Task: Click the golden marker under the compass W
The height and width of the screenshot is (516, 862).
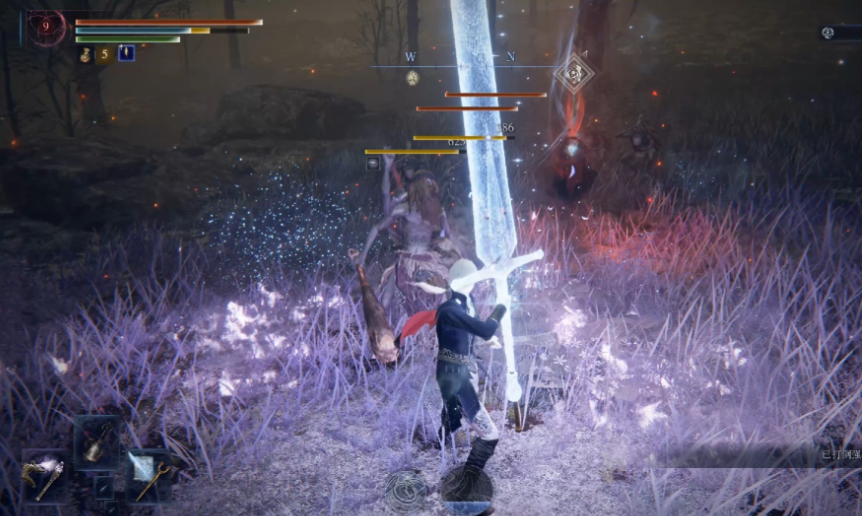Action: click(412, 77)
